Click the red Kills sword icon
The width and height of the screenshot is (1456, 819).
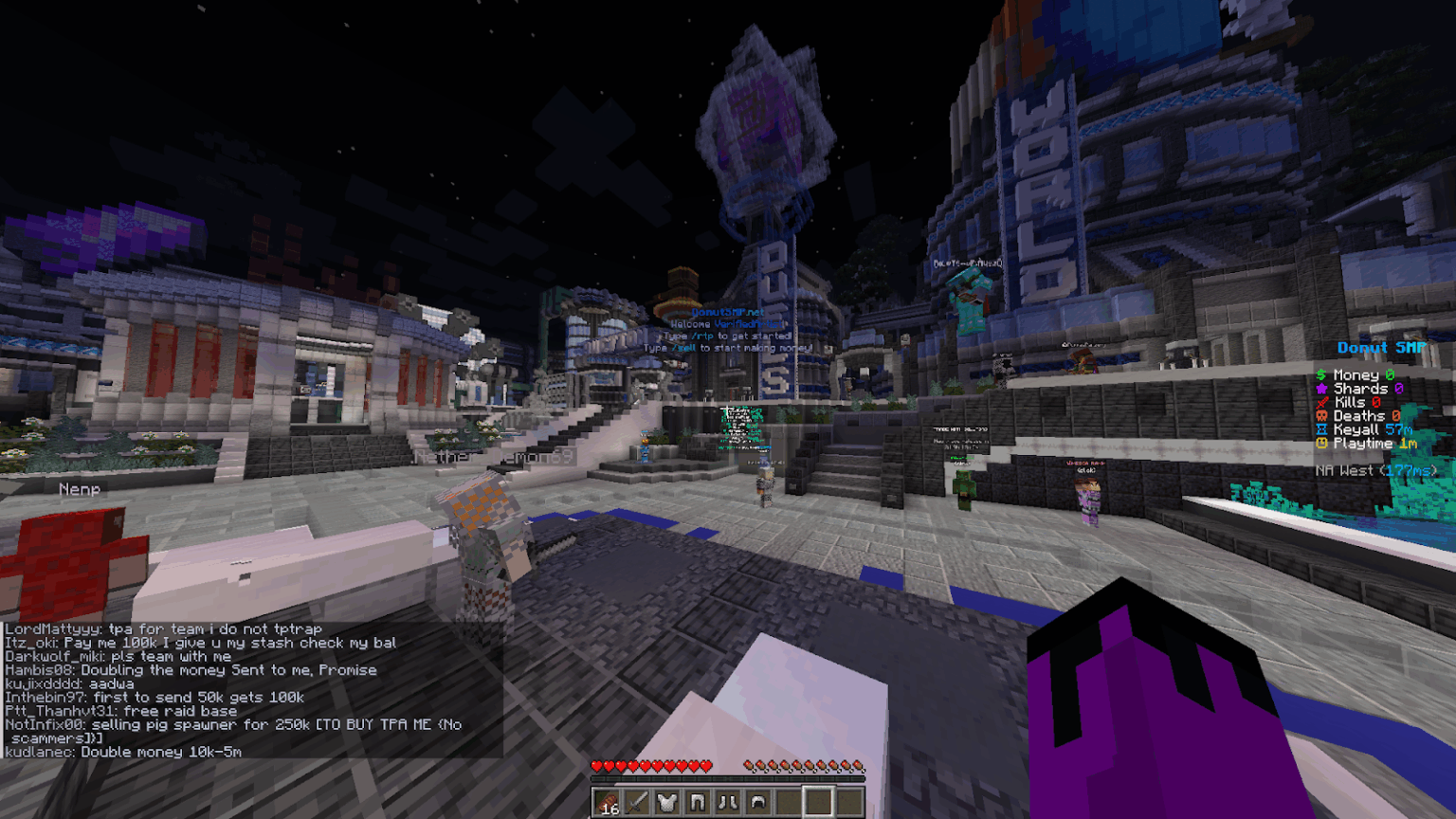click(1321, 402)
